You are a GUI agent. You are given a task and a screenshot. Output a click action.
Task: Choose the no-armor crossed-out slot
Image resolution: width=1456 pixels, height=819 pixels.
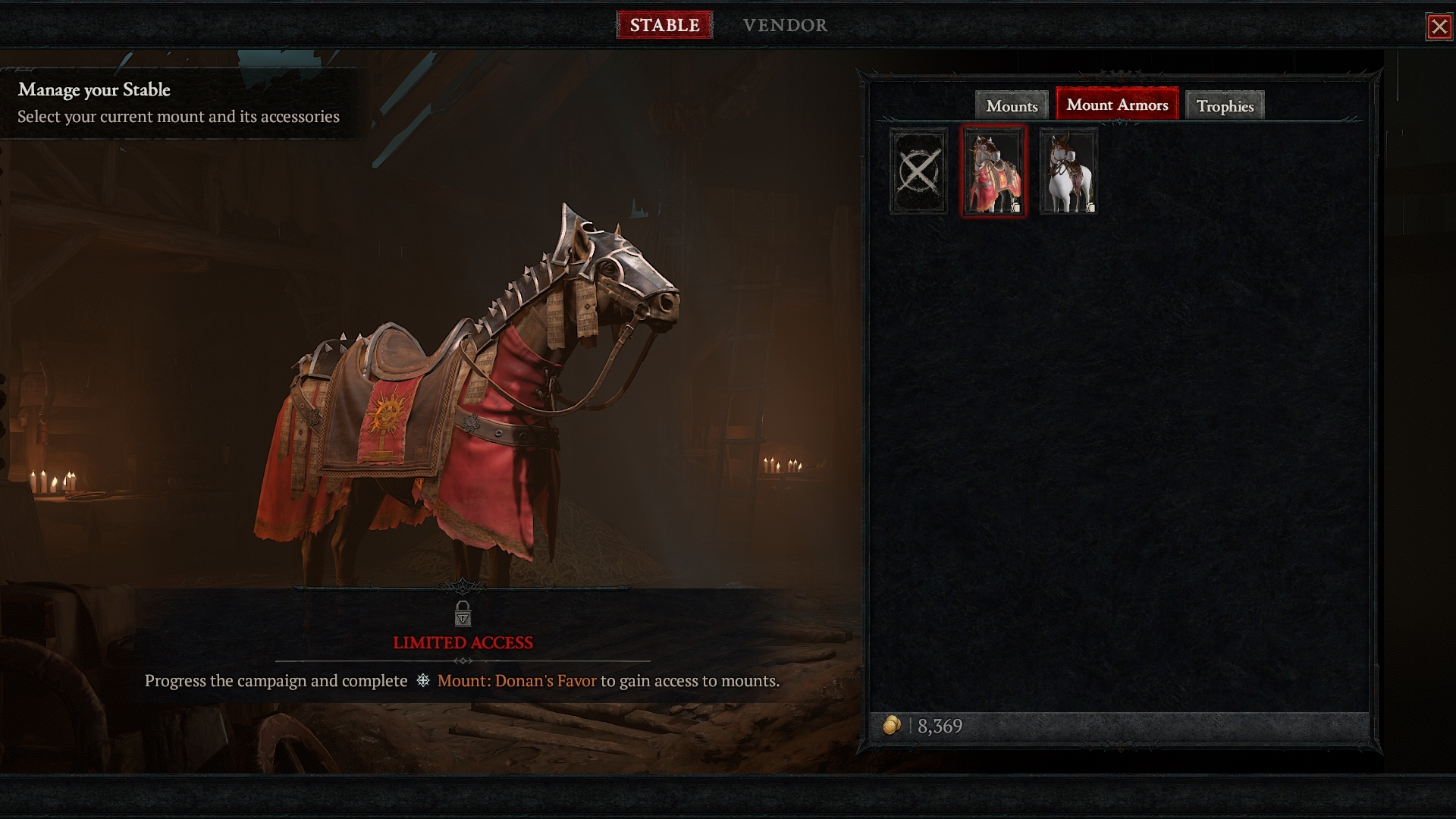click(x=918, y=171)
